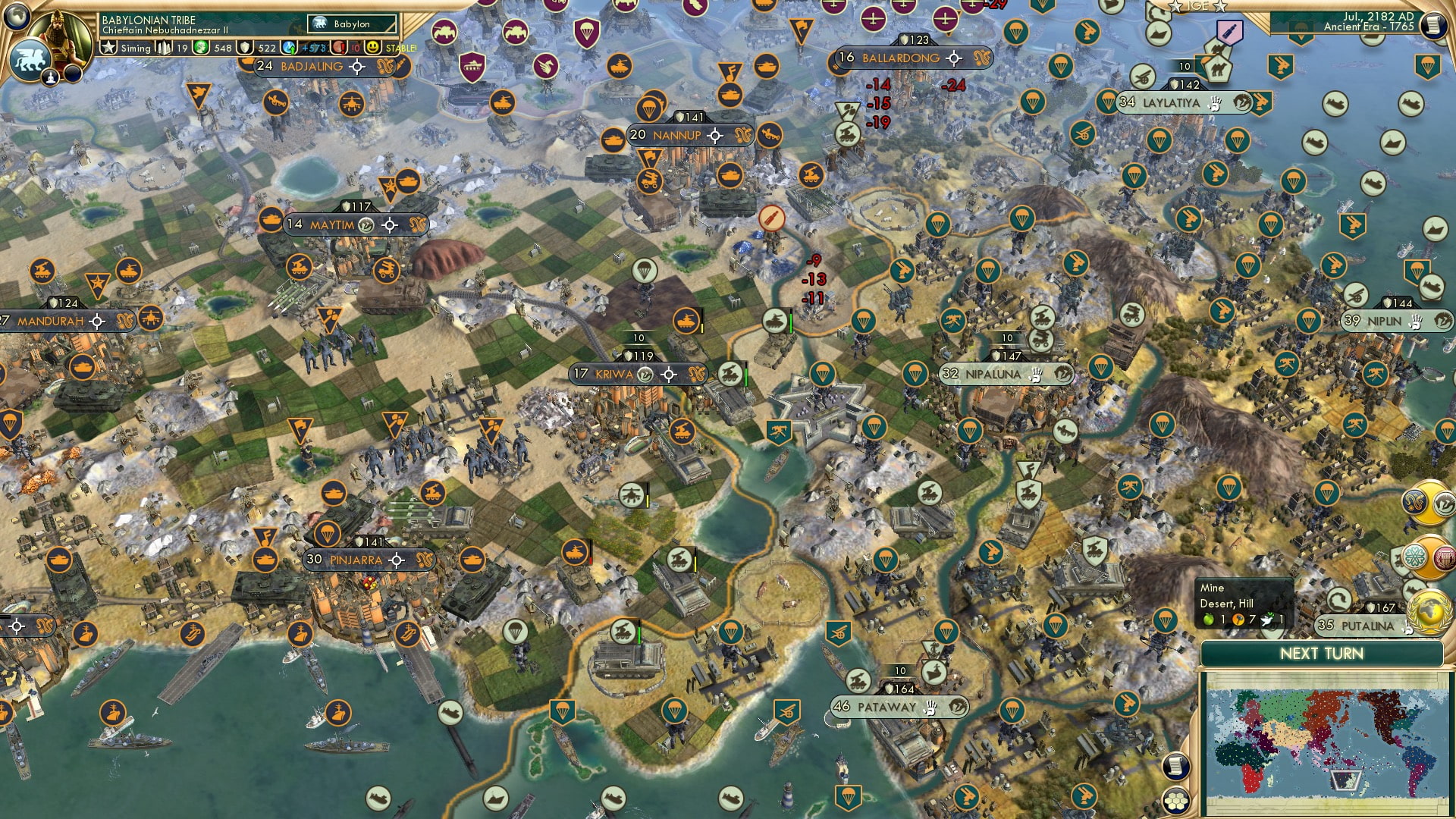Screen dimensions: 1456x819
Task: Open gold details via the 548 coin icon
Action: coord(200,47)
